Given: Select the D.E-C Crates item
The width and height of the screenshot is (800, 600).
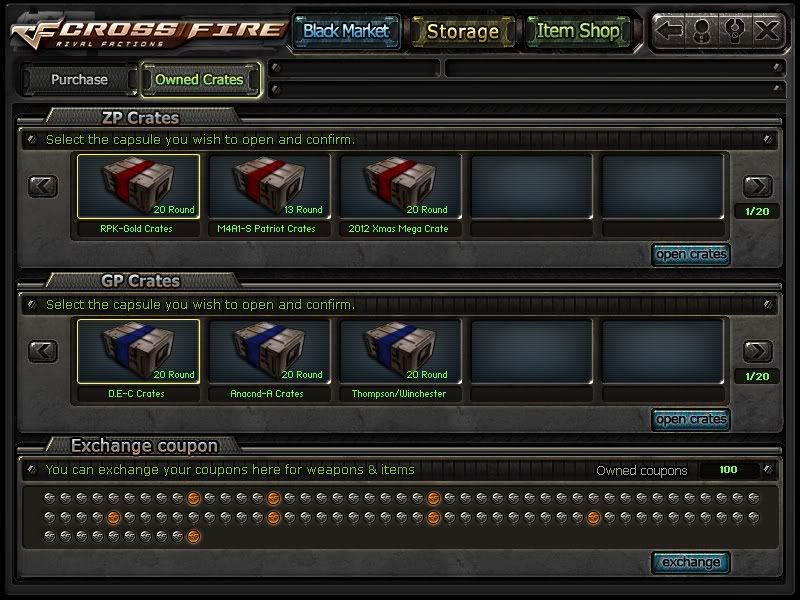Looking at the screenshot, I should click(136, 352).
